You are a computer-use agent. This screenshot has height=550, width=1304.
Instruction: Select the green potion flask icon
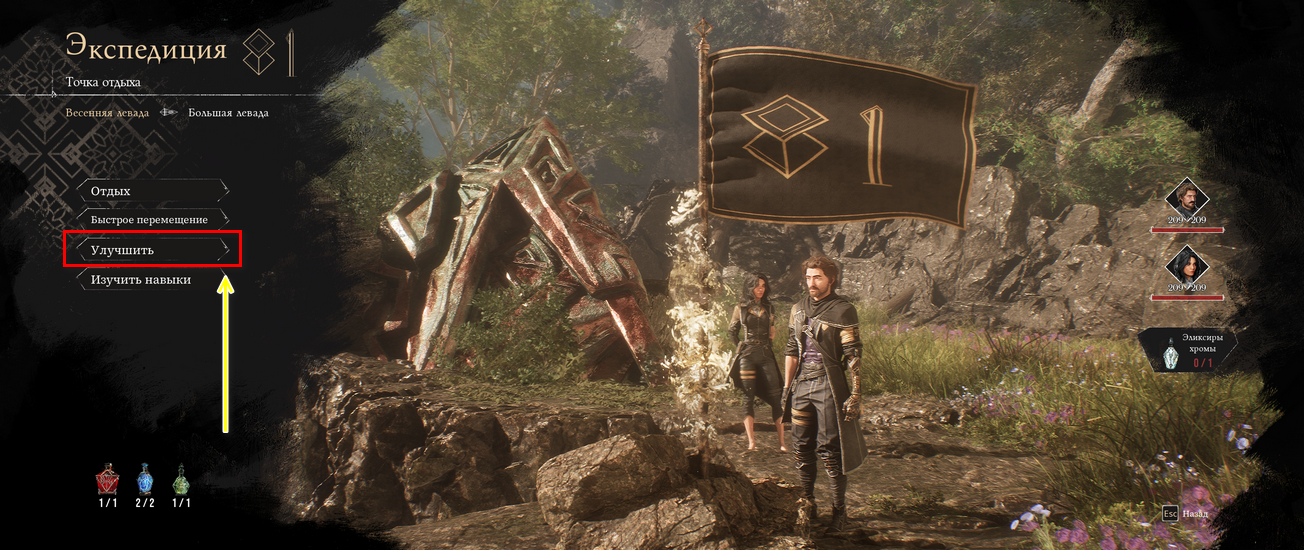tap(181, 480)
